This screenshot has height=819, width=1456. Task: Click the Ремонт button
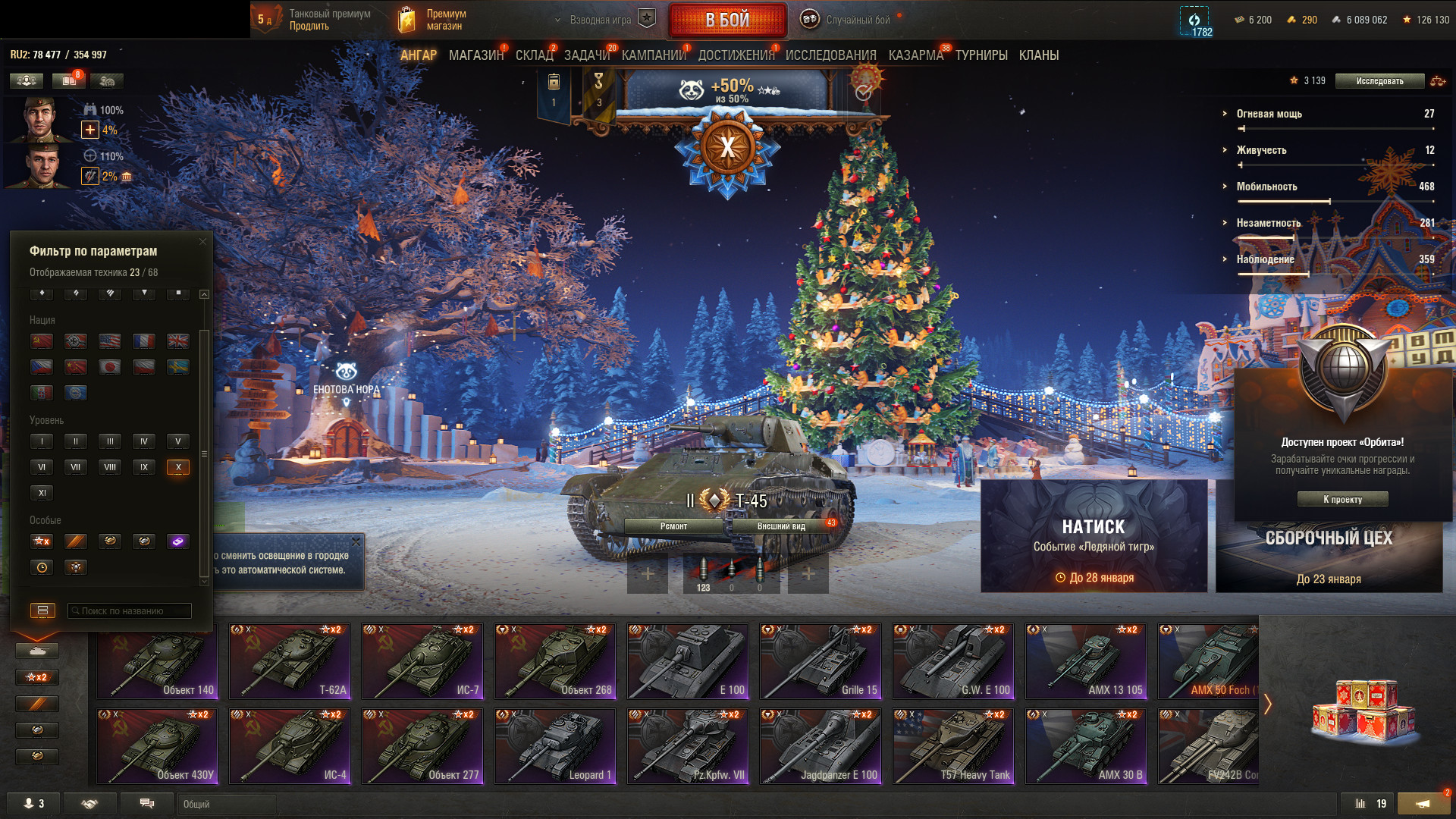pos(673,526)
